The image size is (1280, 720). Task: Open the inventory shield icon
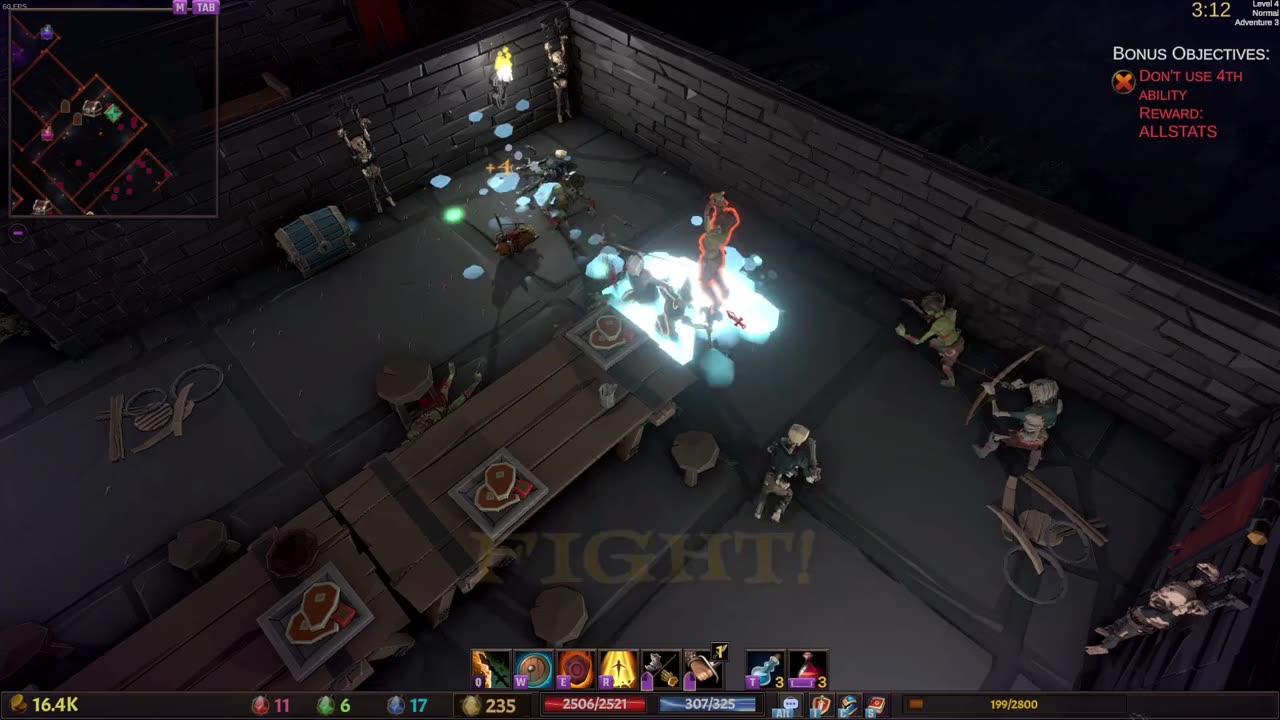(820, 705)
